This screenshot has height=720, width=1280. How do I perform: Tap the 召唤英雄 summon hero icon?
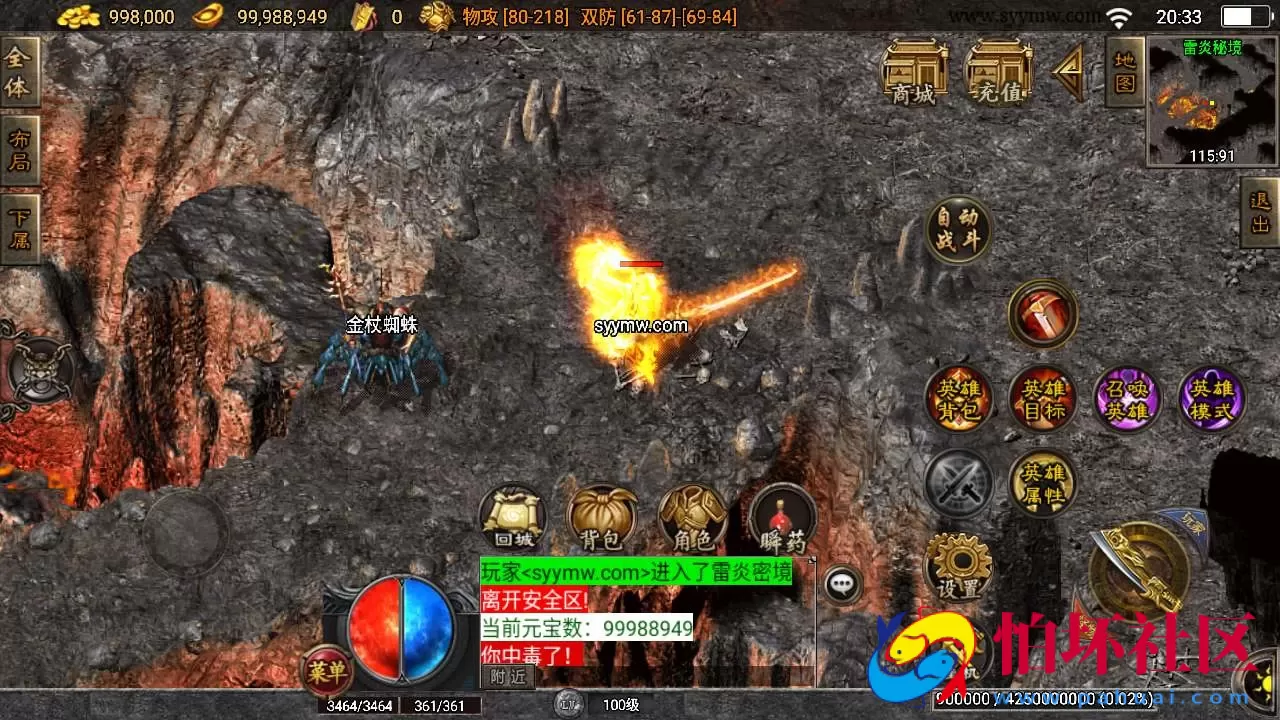tap(1128, 398)
